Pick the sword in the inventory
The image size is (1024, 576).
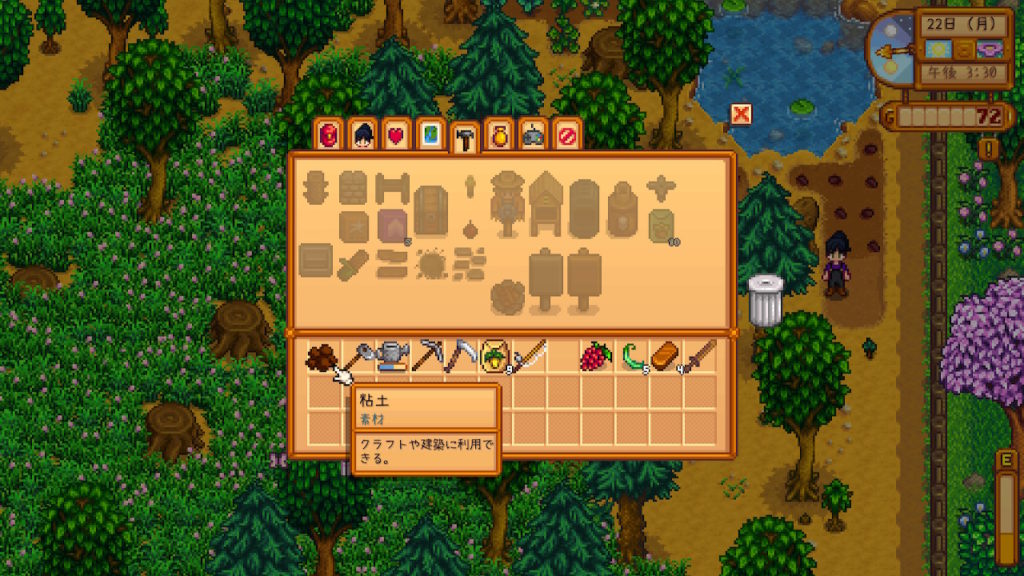pyautogui.click(x=700, y=357)
